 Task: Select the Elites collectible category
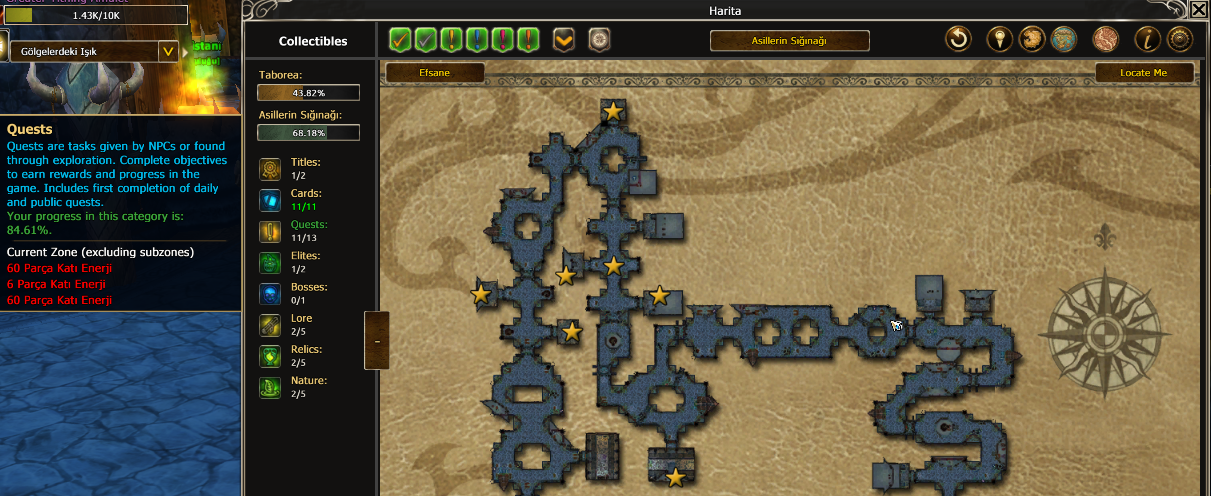click(x=270, y=263)
